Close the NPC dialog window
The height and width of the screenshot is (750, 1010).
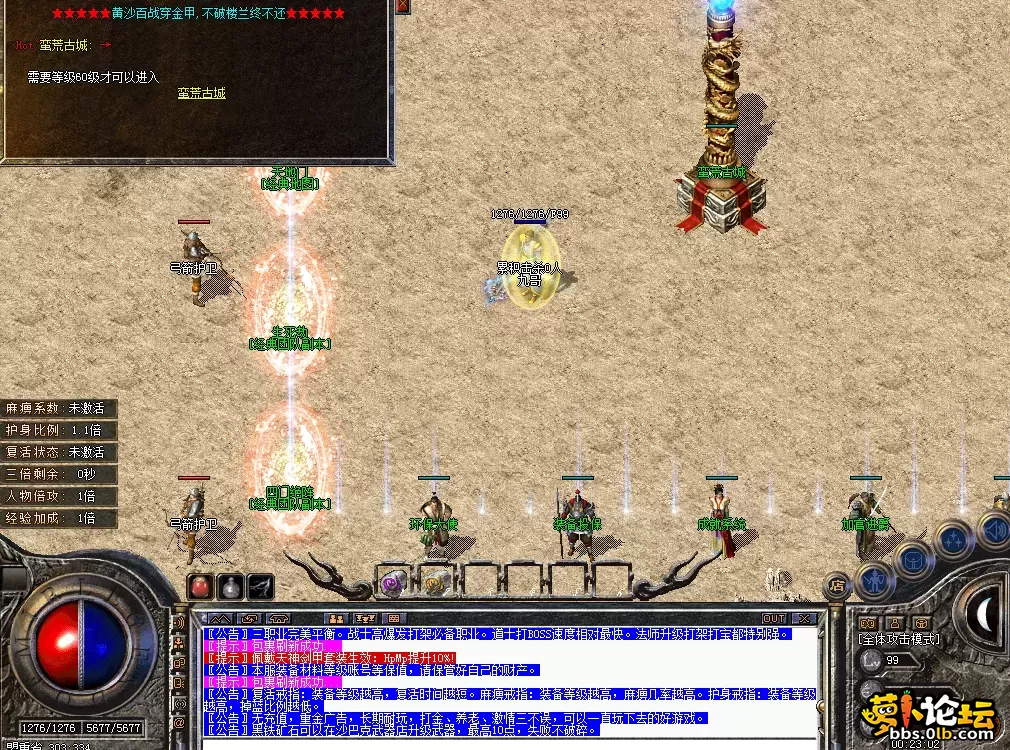coord(402,6)
